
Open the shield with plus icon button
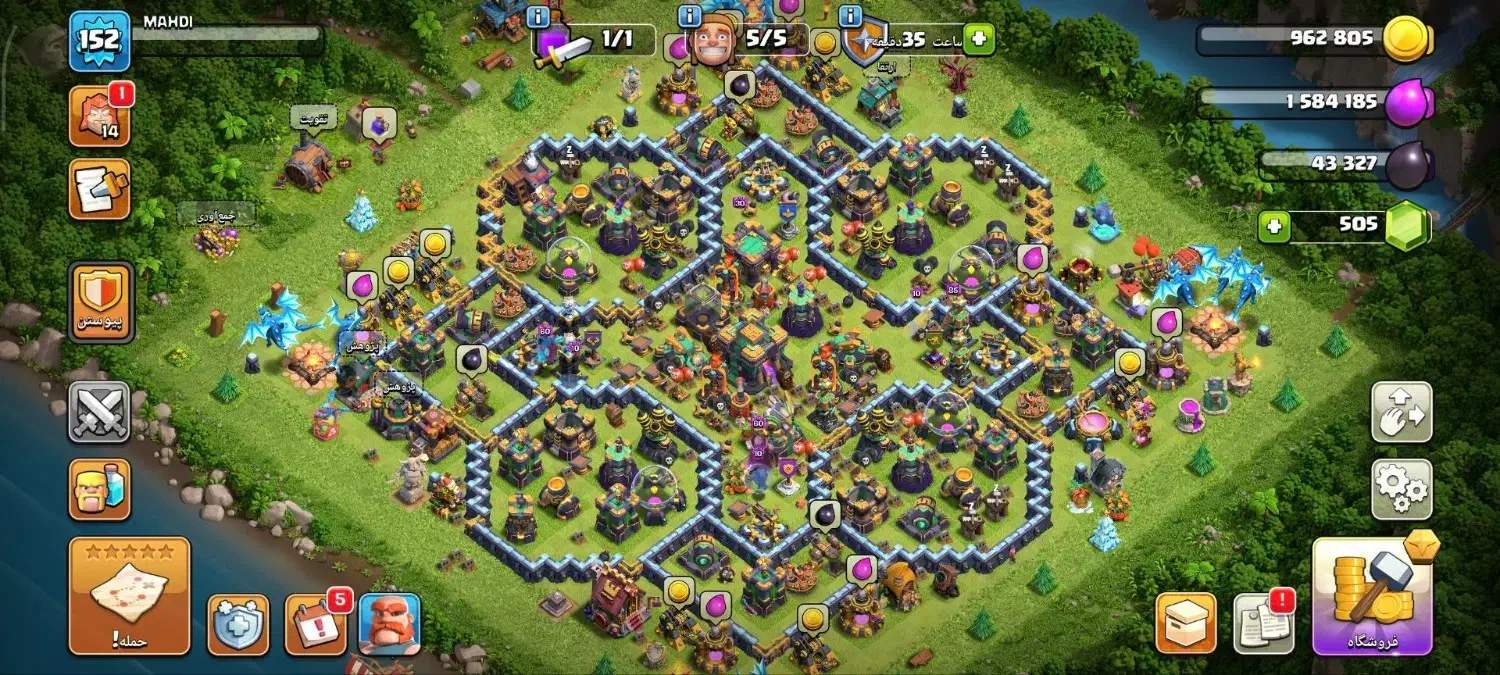[x=238, y=624]
